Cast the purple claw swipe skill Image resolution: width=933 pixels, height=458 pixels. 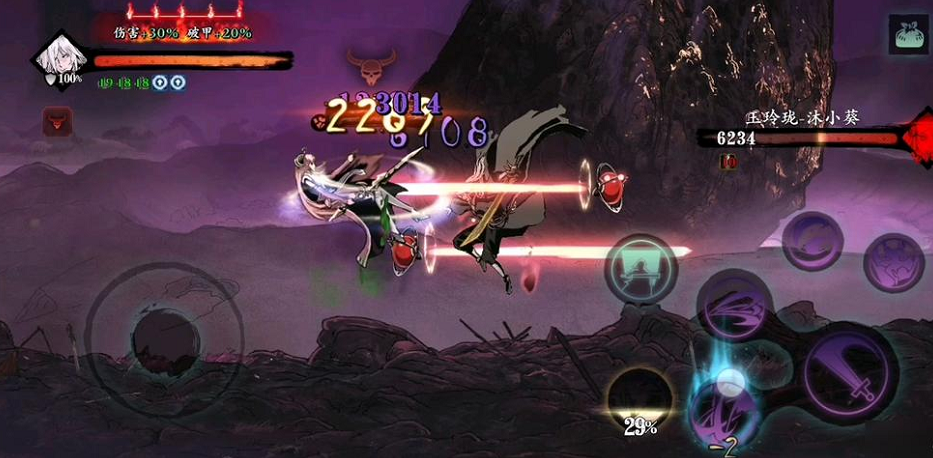pos(893,262)
